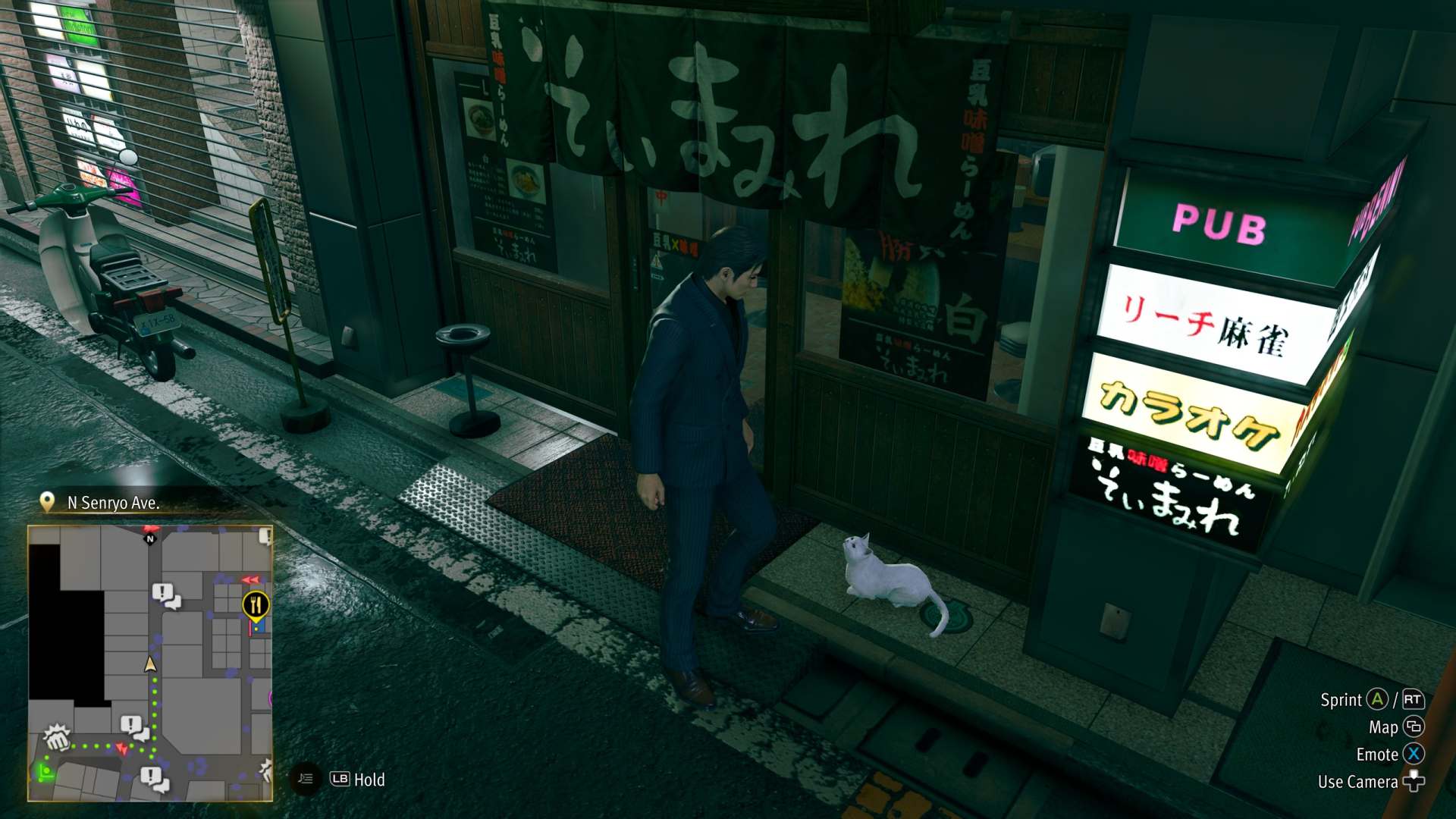Image resolution: width=1456 pixels, height=819 pixels.
Task: Click the north compass indicator on the minimap
Action: [150, 538]
